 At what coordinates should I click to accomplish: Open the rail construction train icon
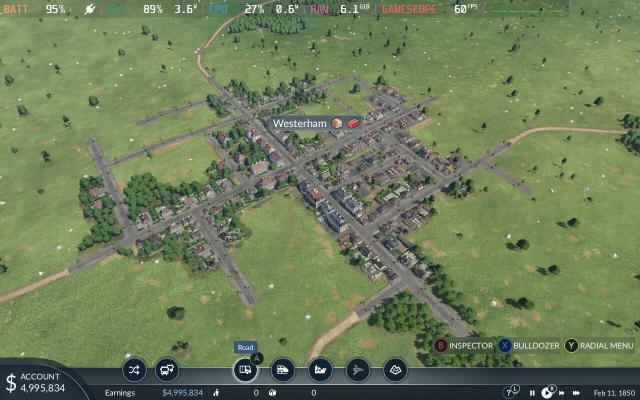click(283, 369)
